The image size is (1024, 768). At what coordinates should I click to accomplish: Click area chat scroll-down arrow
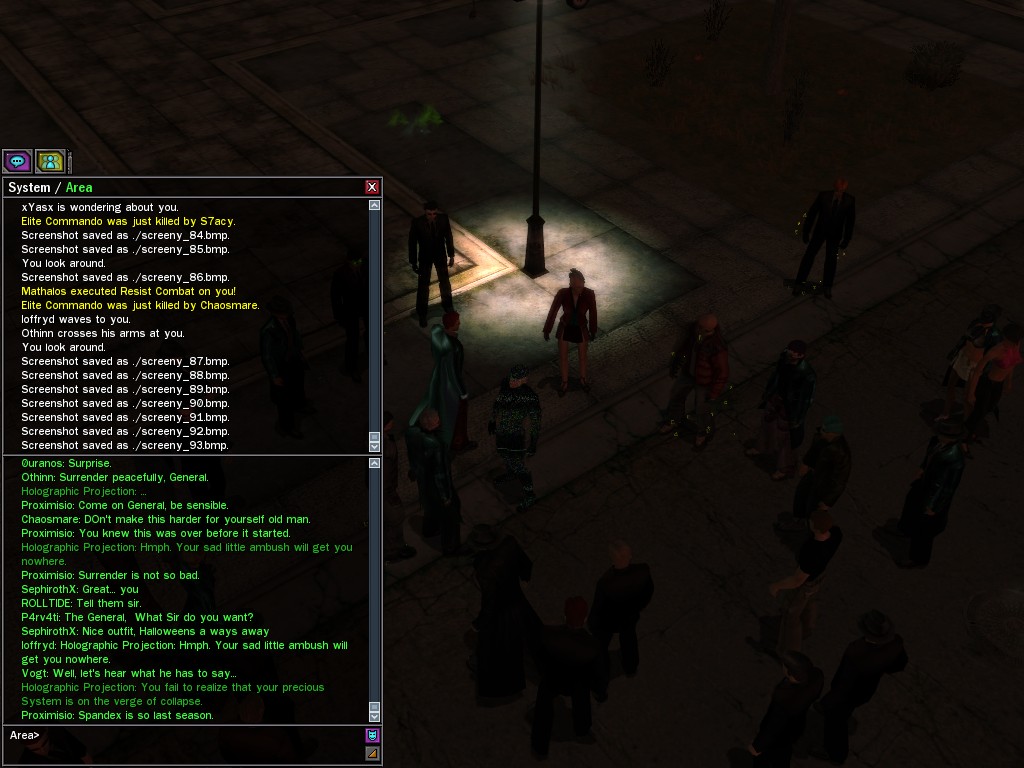pyautogui.click(x=375, y=716)
